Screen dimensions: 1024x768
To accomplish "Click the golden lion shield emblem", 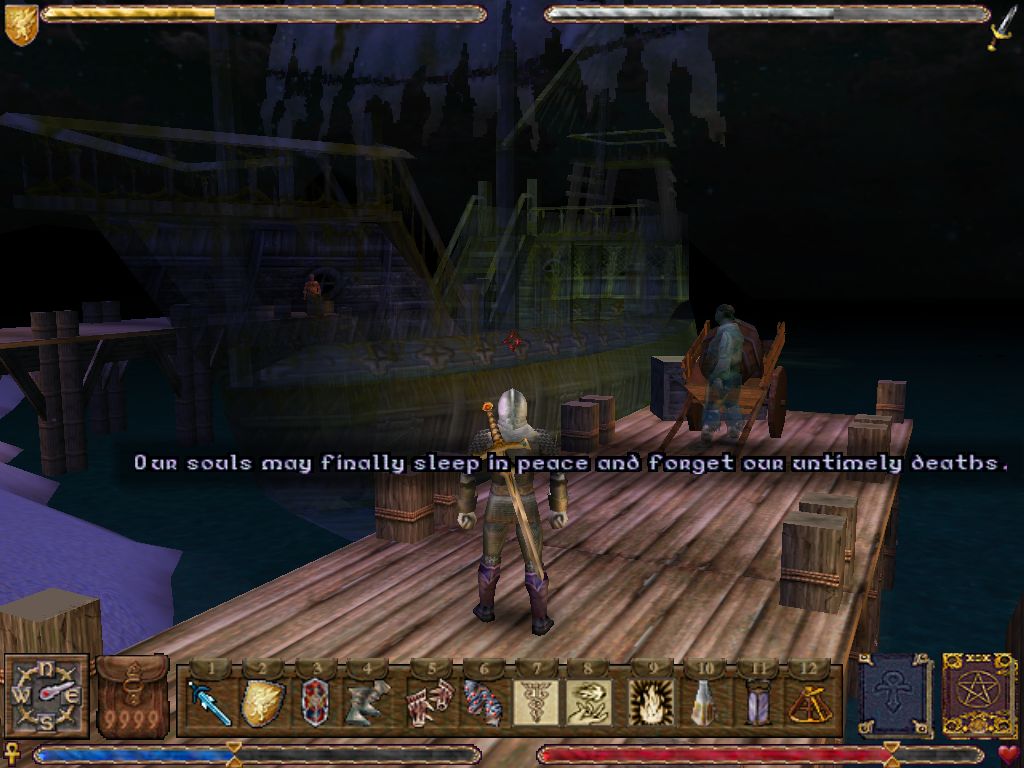I will coord(20,24).
